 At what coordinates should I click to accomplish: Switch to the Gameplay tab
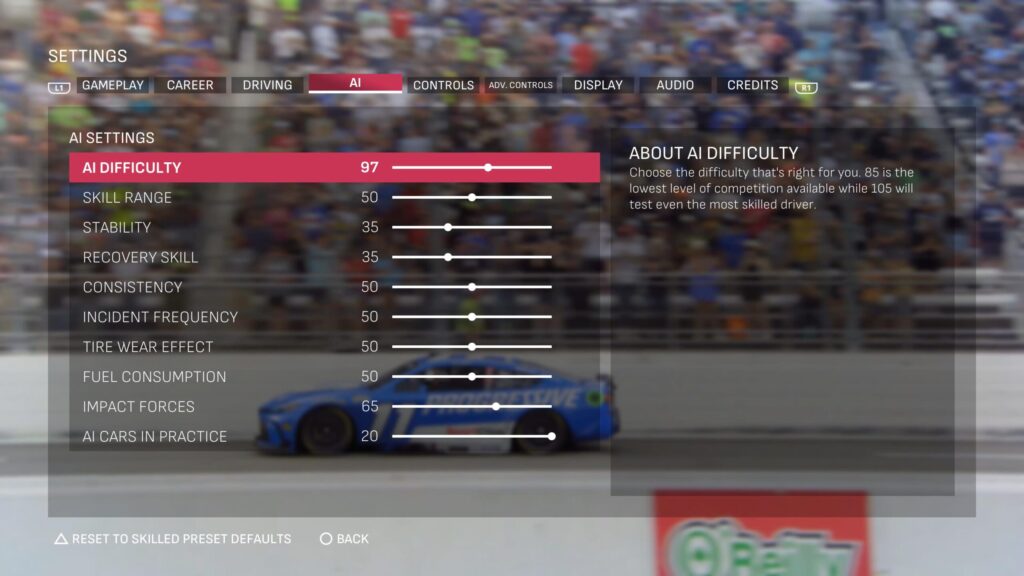click(x=113, y=85)
